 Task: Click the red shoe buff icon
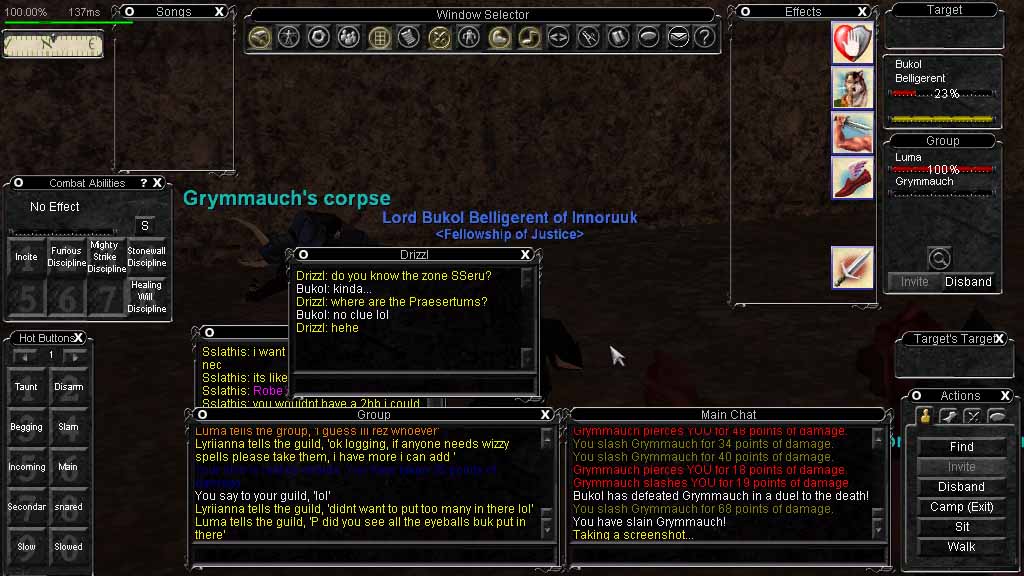853,178
